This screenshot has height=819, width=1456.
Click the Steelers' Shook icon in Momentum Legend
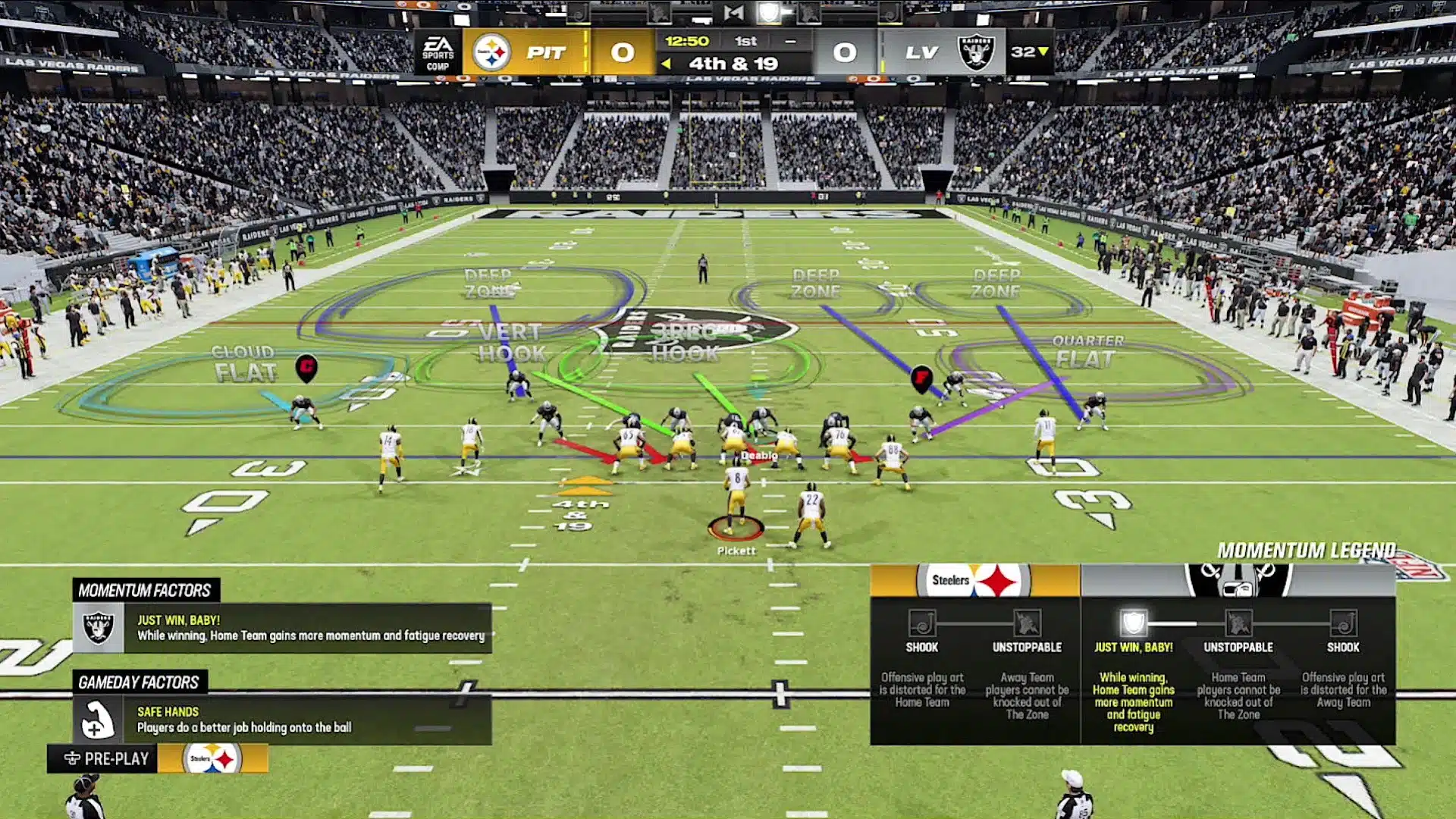[921, 623]
